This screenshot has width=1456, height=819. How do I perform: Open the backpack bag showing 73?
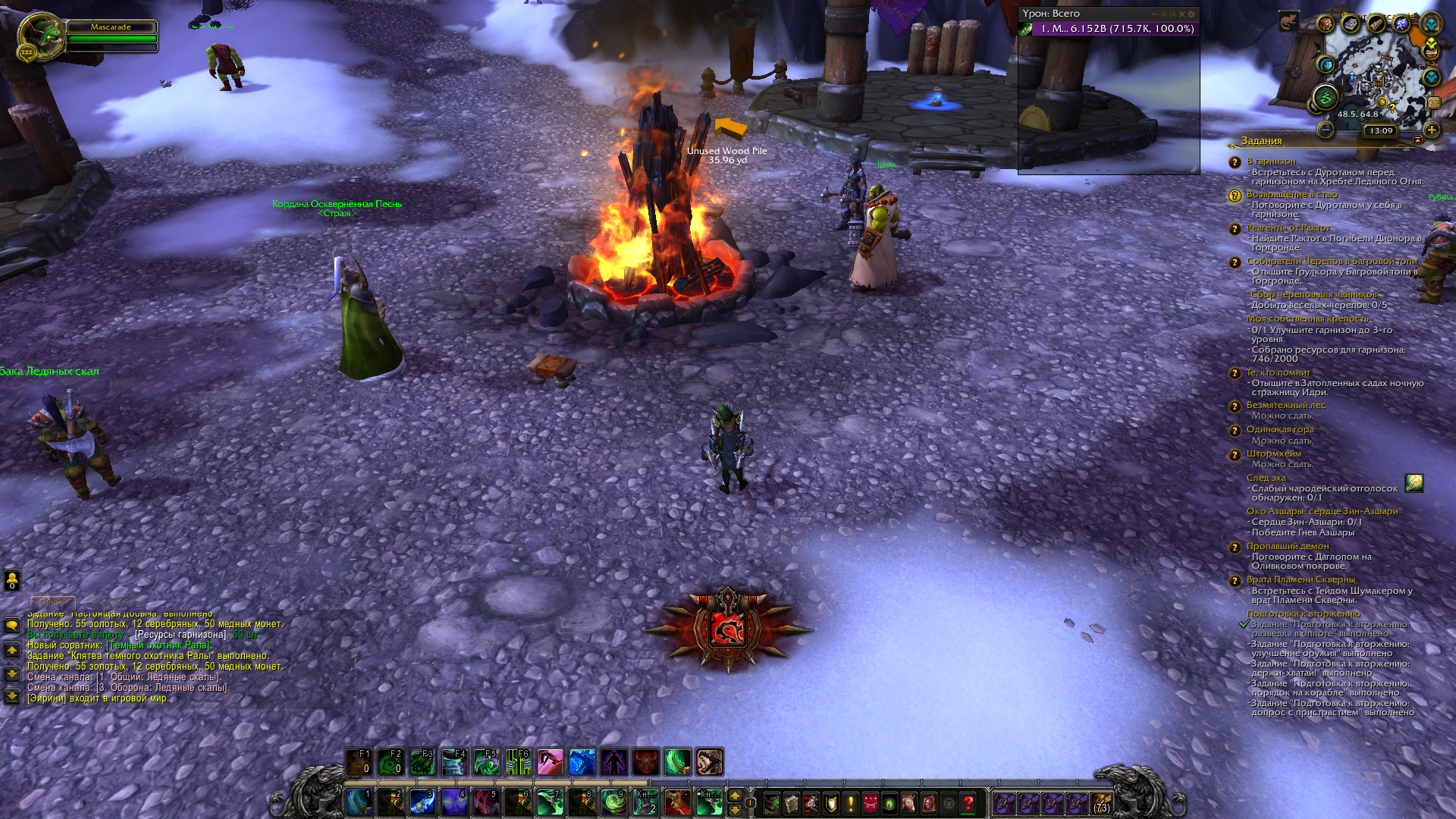coord(1101,802)
